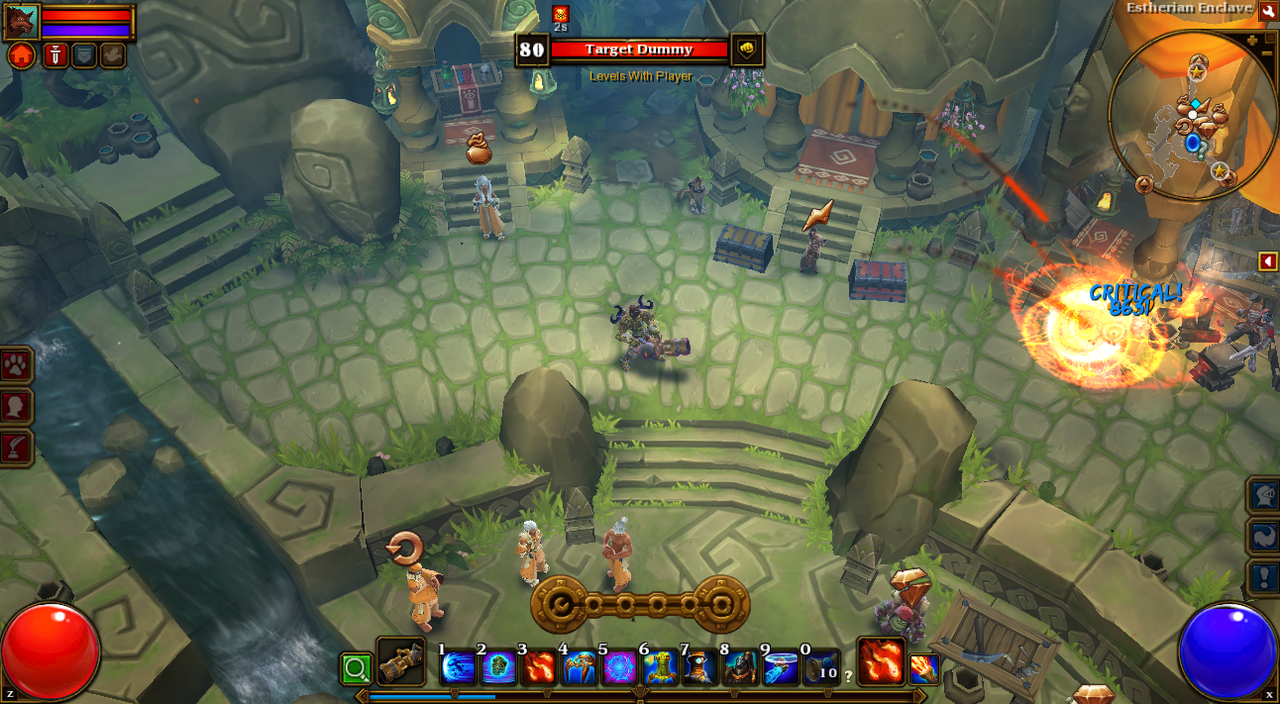Open the character silhouette panel
This screenshot has width=1280, height=704.
(x=17, y=407)
